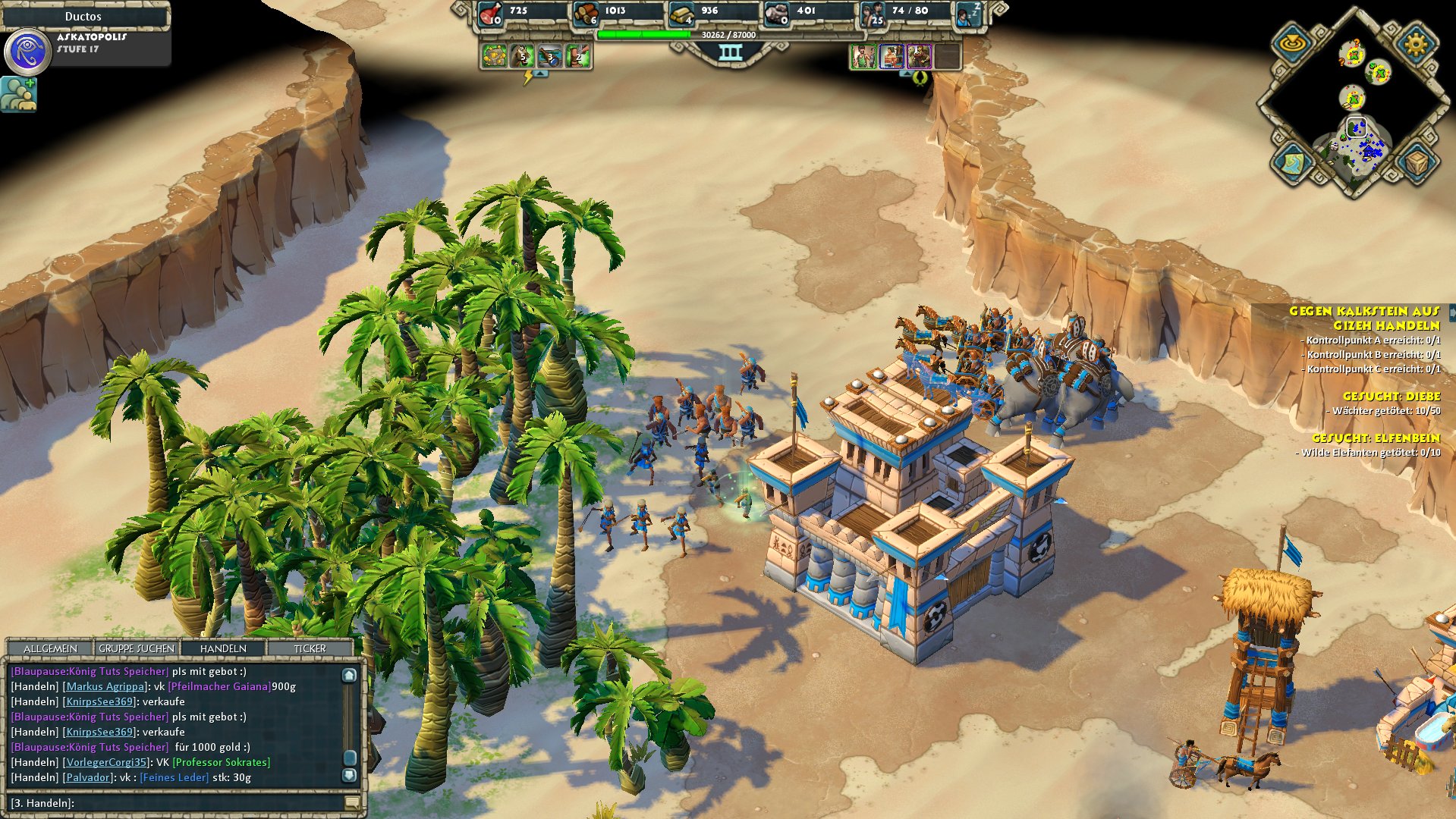Use the gold nuggets consumable

494,56
